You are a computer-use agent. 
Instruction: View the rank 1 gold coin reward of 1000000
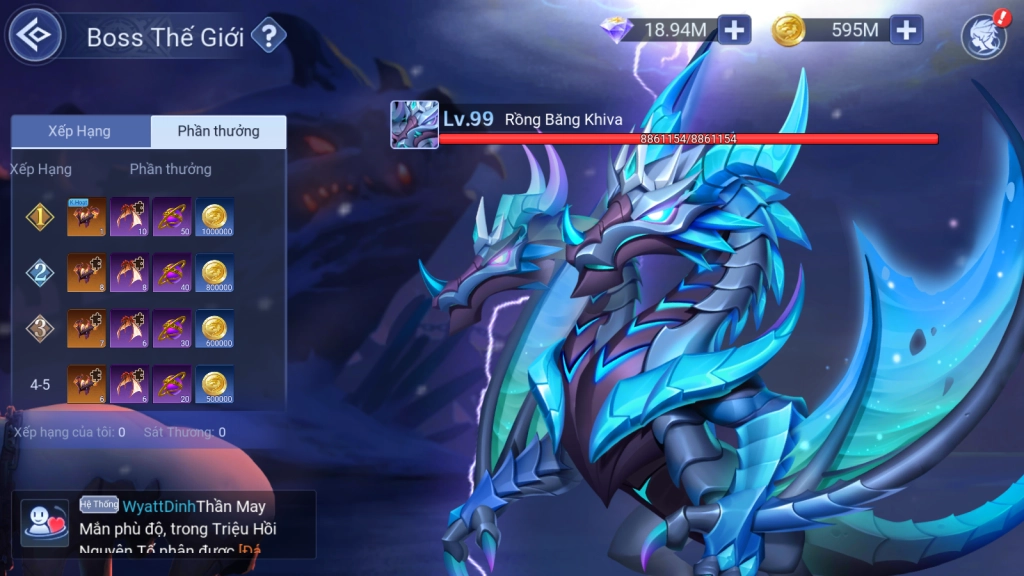pos(214,217)
